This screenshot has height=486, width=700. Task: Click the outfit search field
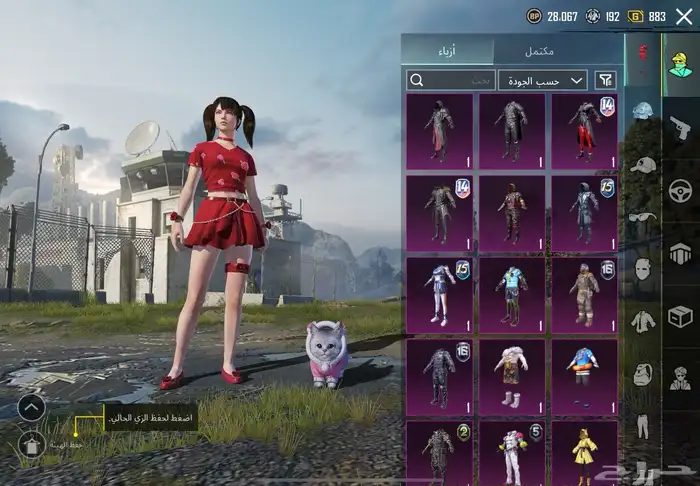450,80
